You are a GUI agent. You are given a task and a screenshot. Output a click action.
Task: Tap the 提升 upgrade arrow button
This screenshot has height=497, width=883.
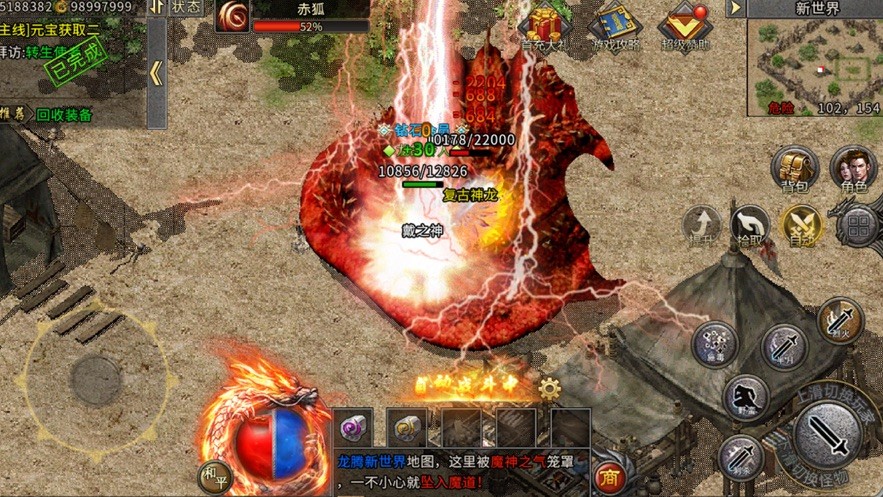pyautogui.click(x=702, y=225)
